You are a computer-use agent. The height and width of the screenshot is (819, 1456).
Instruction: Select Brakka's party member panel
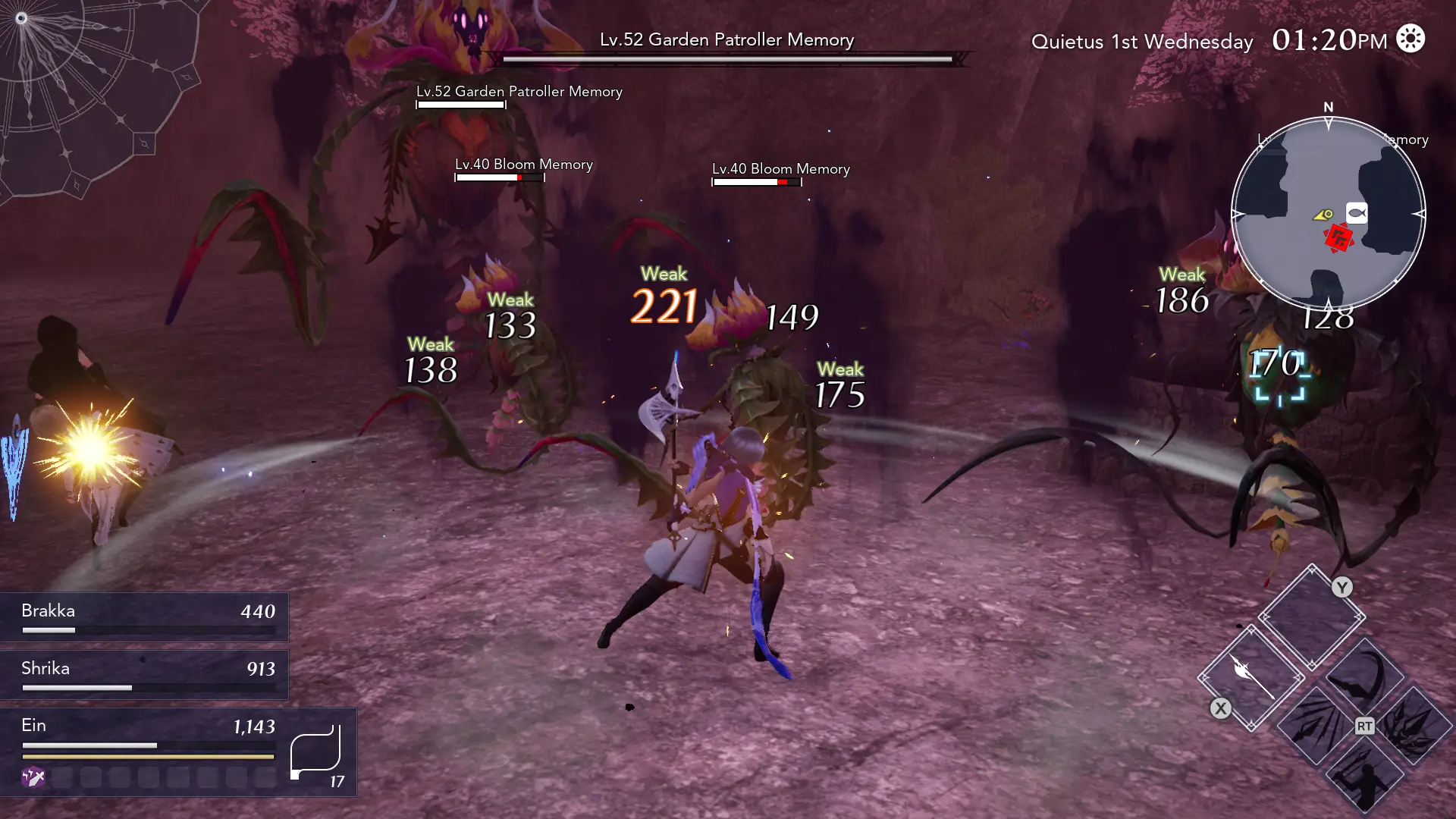(144, 616)
